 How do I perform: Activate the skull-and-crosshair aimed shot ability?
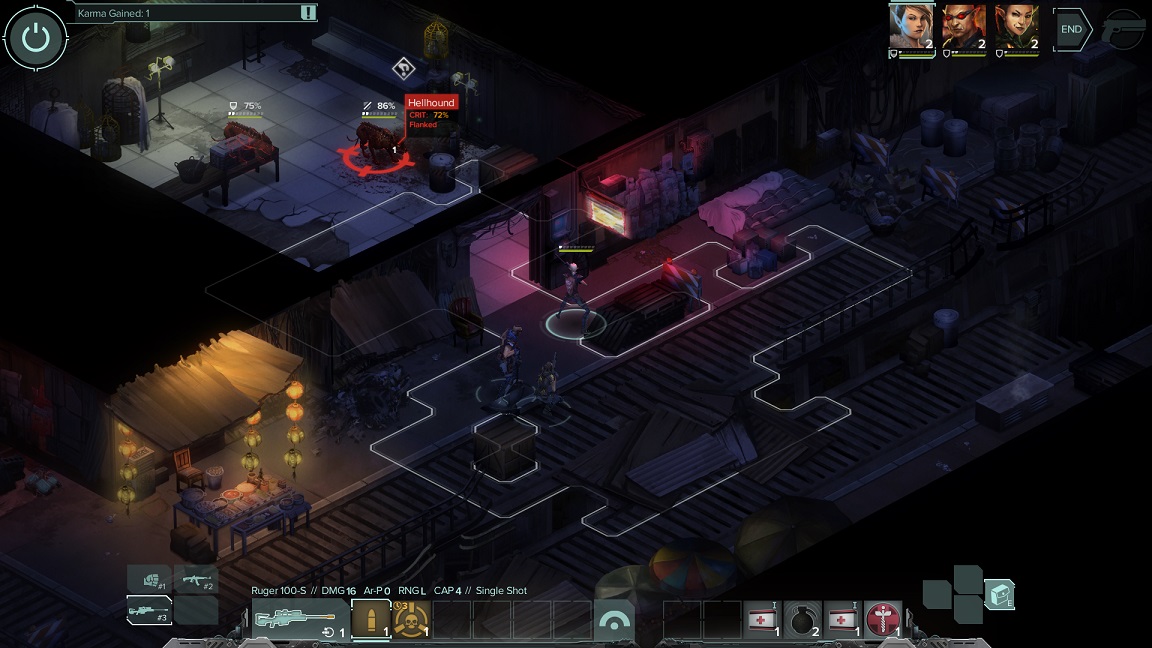(x=411, y=620)
